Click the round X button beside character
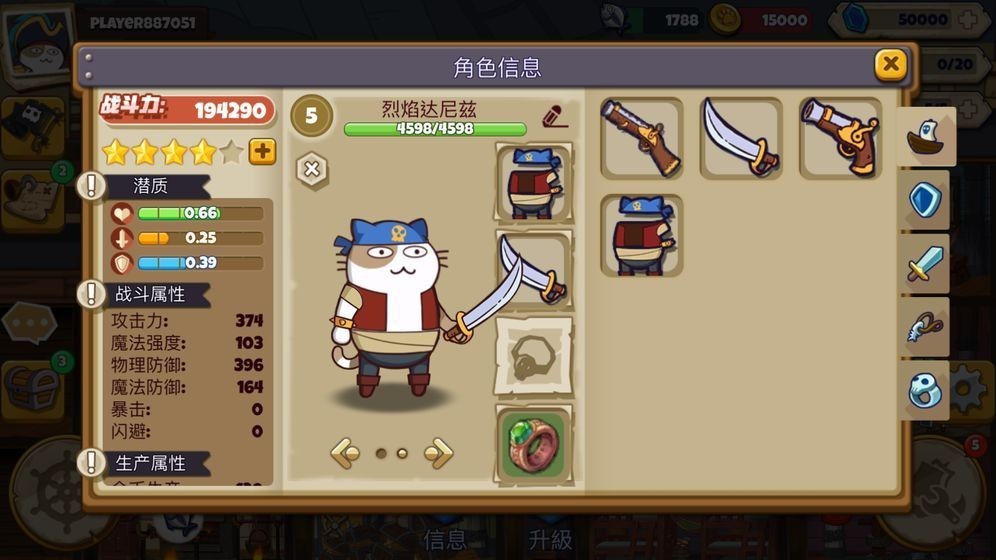Screen dimensions: 996x560 pos(312,169)
